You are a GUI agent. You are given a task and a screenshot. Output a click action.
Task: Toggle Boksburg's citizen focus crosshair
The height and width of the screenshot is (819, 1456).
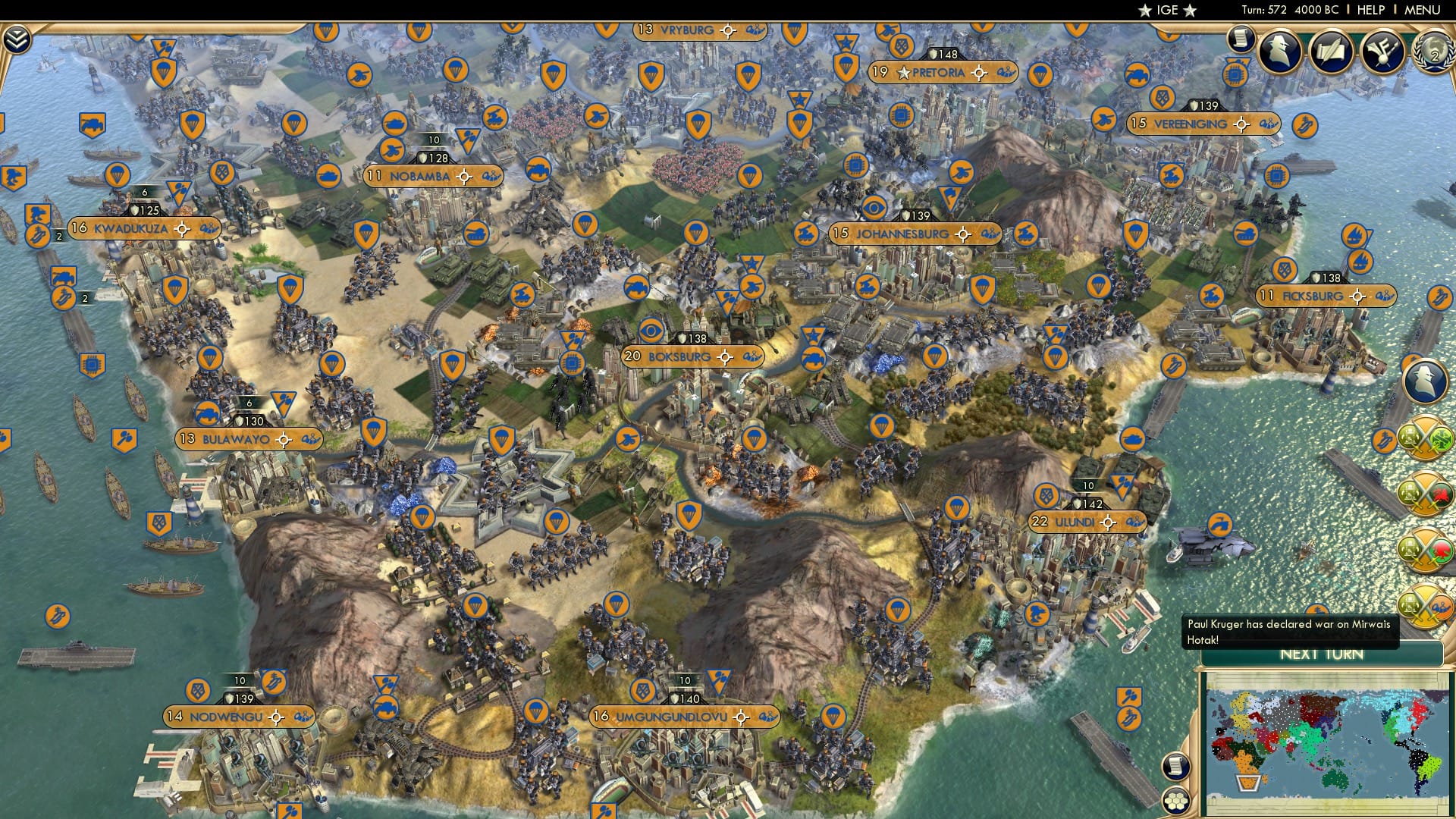pos(726,356)
